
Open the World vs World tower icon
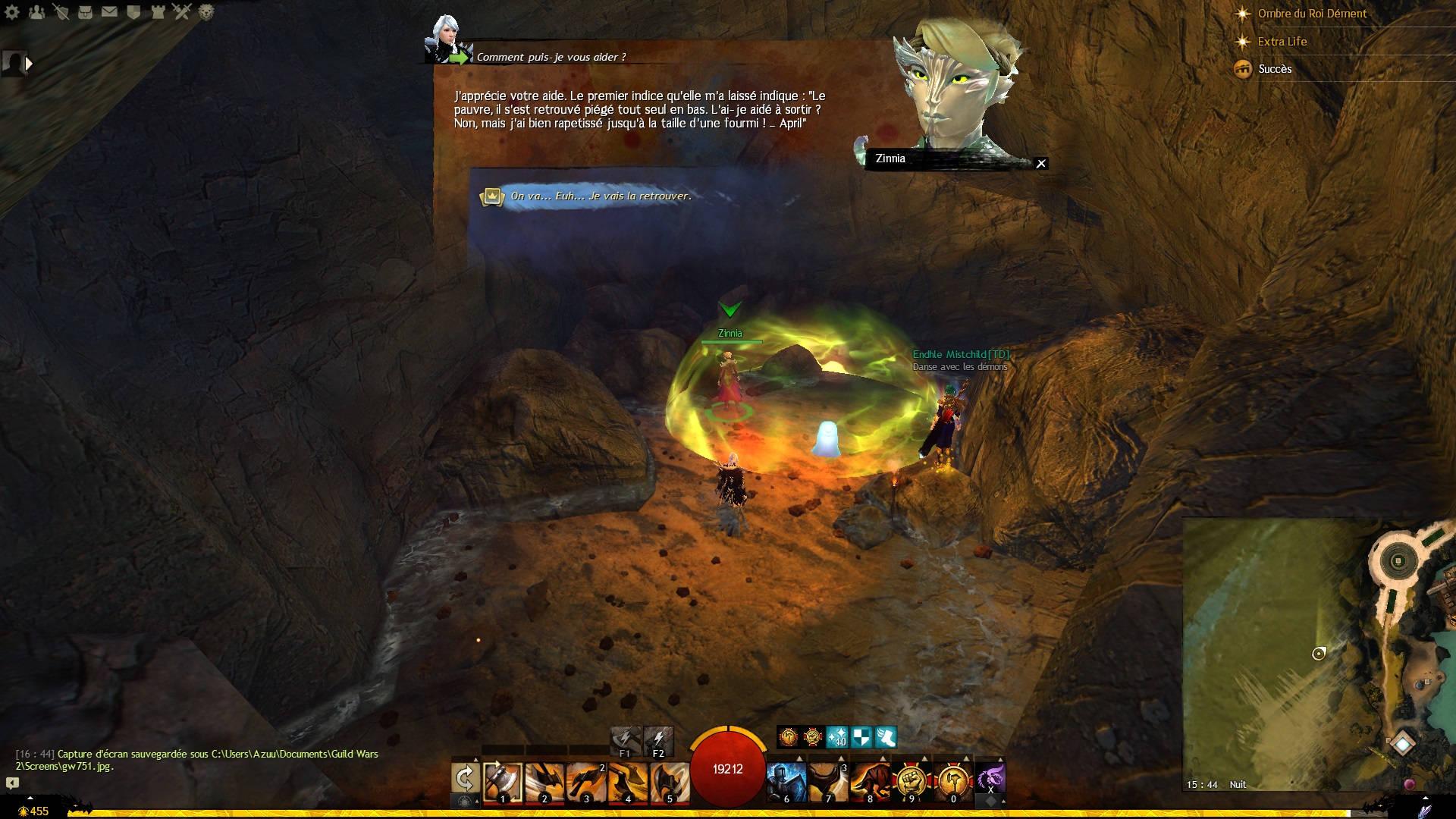pos(158,12)
